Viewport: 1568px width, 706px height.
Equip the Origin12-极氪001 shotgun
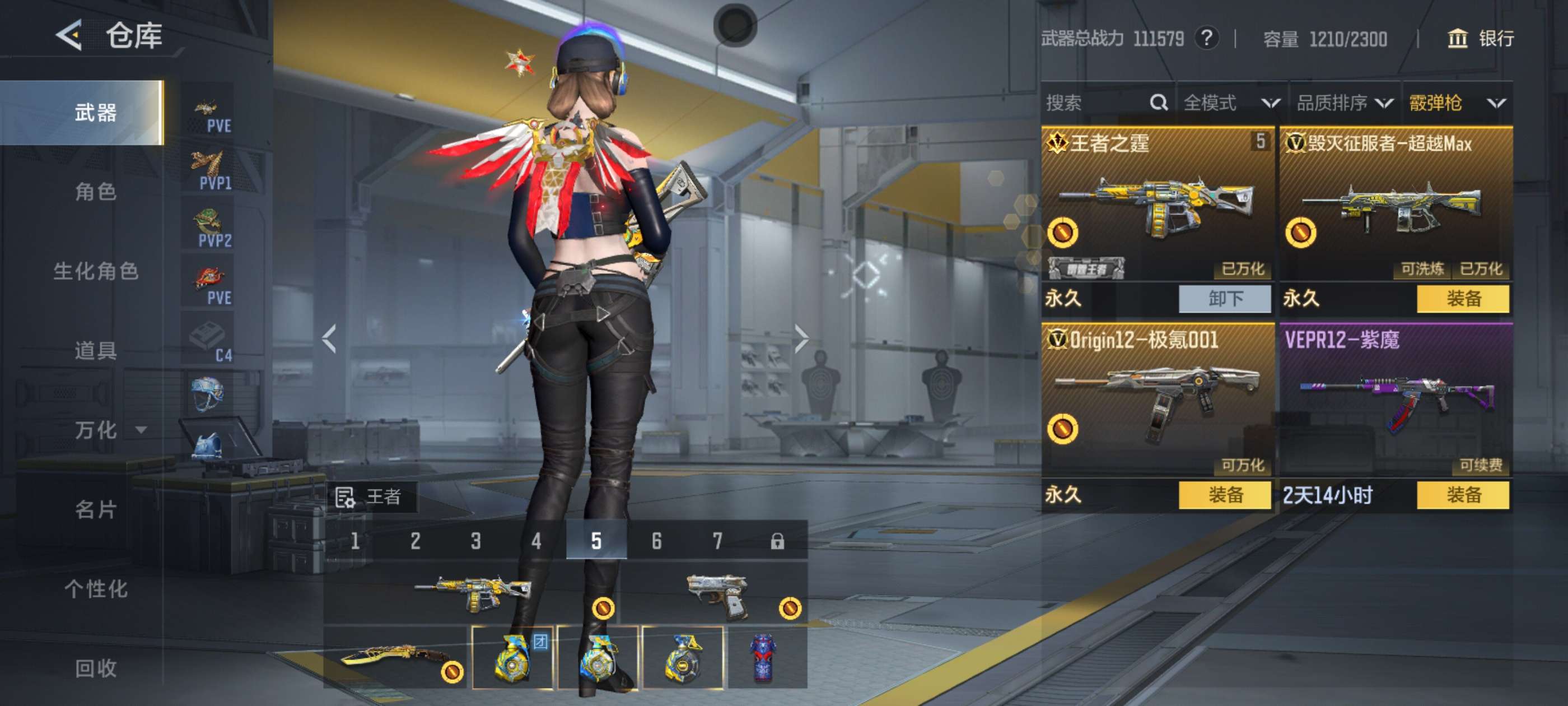point(1225,495)
